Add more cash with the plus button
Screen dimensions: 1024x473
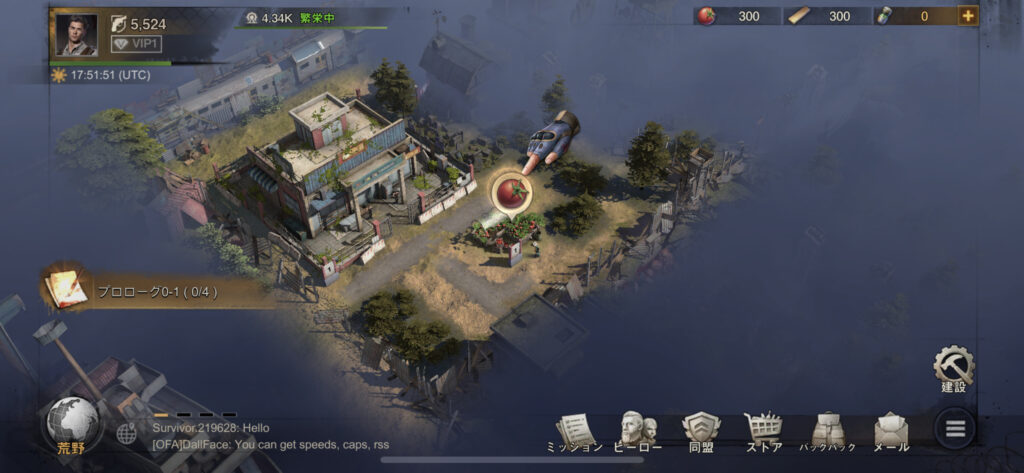[967, 15]
